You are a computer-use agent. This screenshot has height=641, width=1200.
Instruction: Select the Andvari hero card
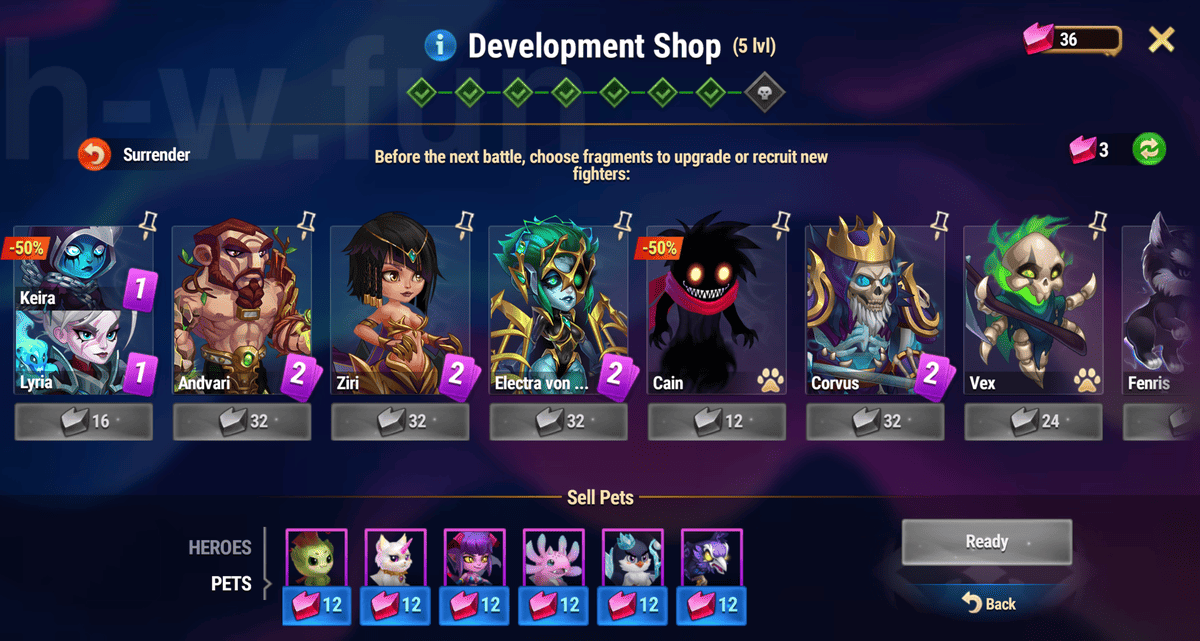pyautogui.click(x=241, y=312)
